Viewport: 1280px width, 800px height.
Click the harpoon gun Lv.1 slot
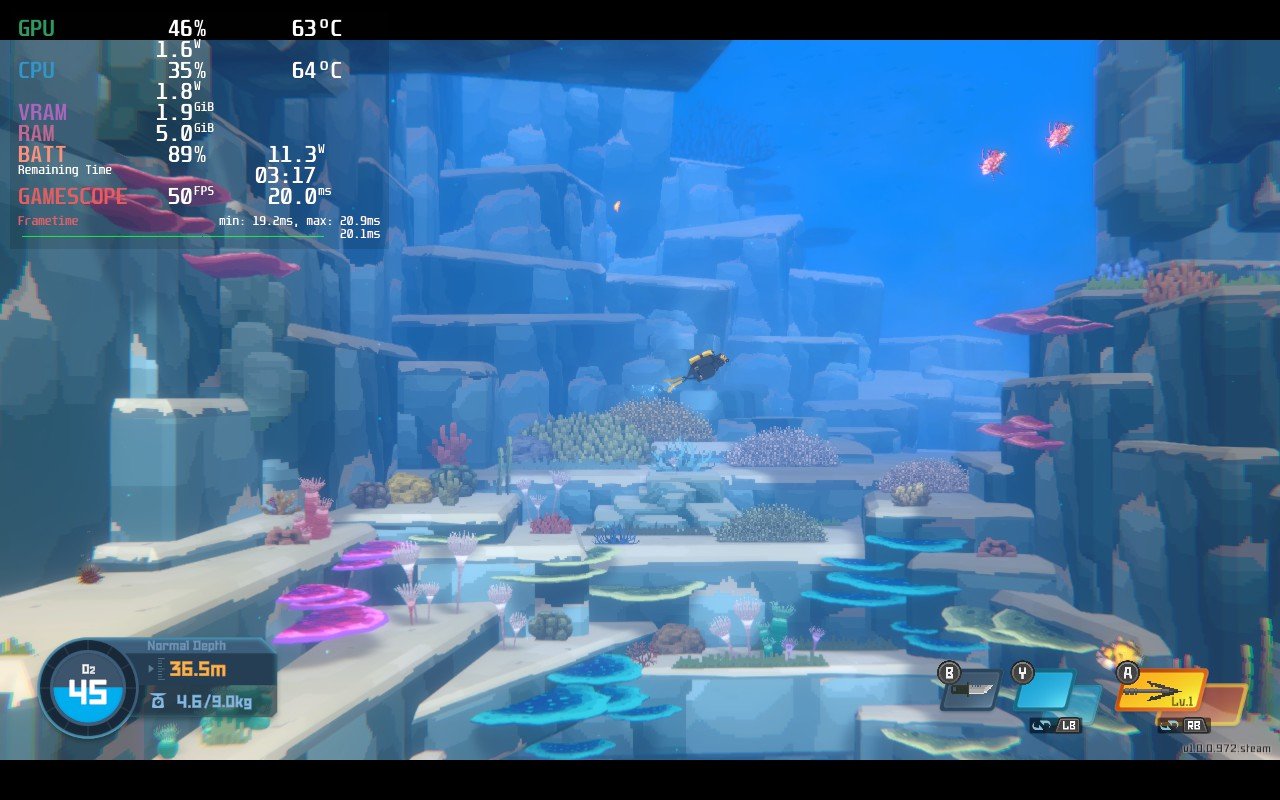coord(1162,690)
